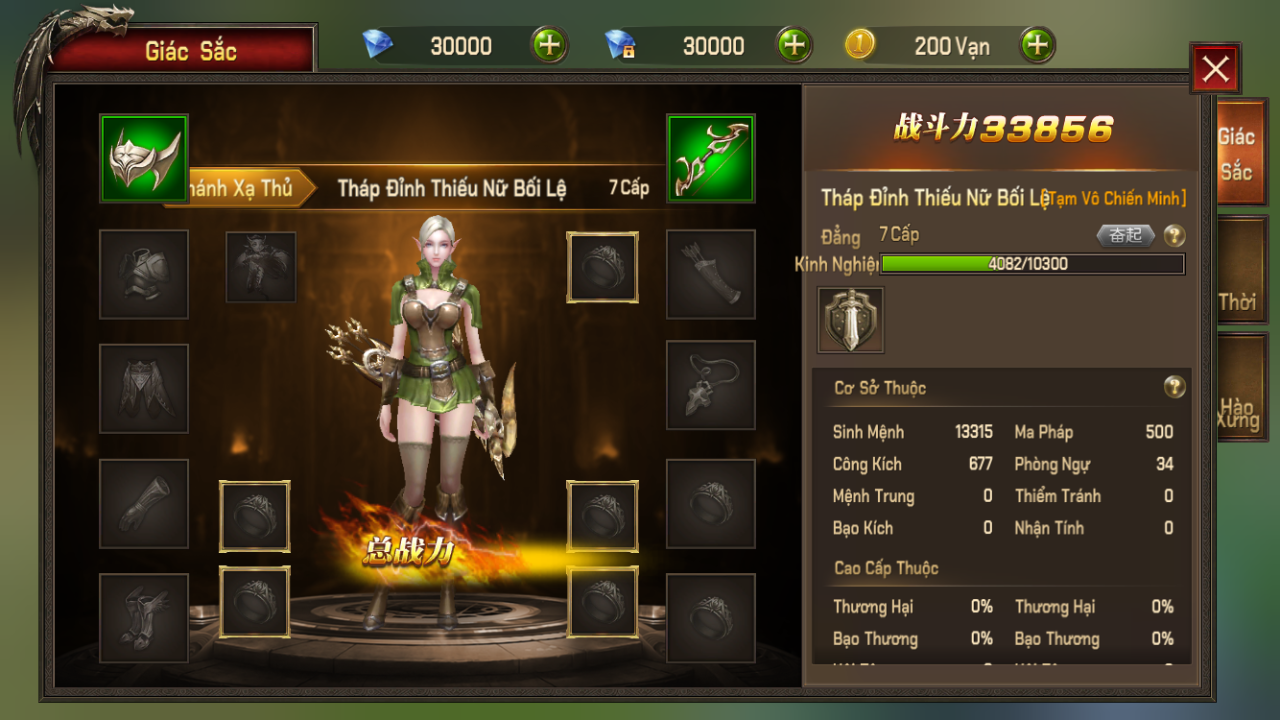
Task: Add locked diamonds with the plus button
Action: (793, 45)
